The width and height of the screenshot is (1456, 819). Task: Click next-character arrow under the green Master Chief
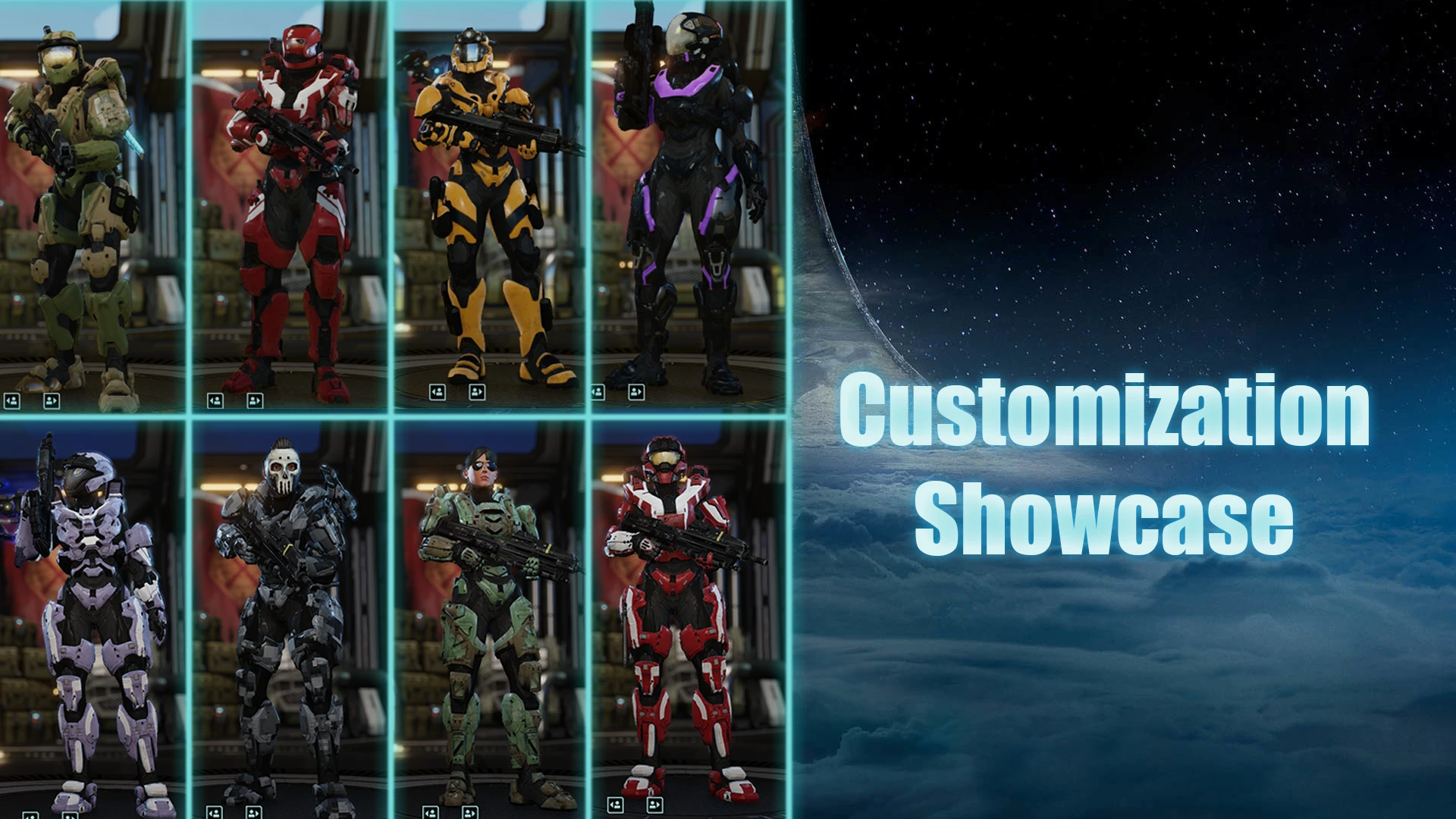click(x=50, y=400)
